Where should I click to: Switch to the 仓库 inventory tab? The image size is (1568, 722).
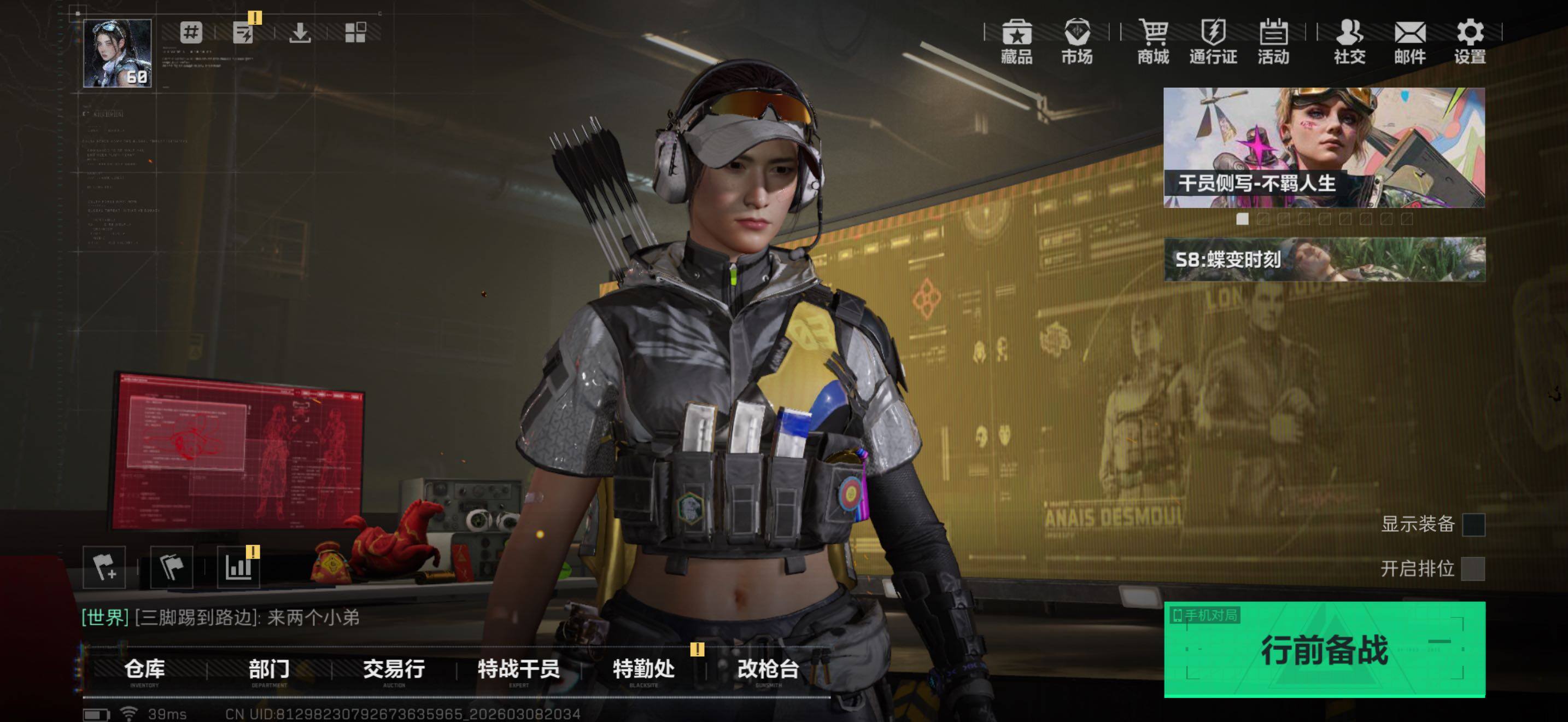[x=144, y=669]
